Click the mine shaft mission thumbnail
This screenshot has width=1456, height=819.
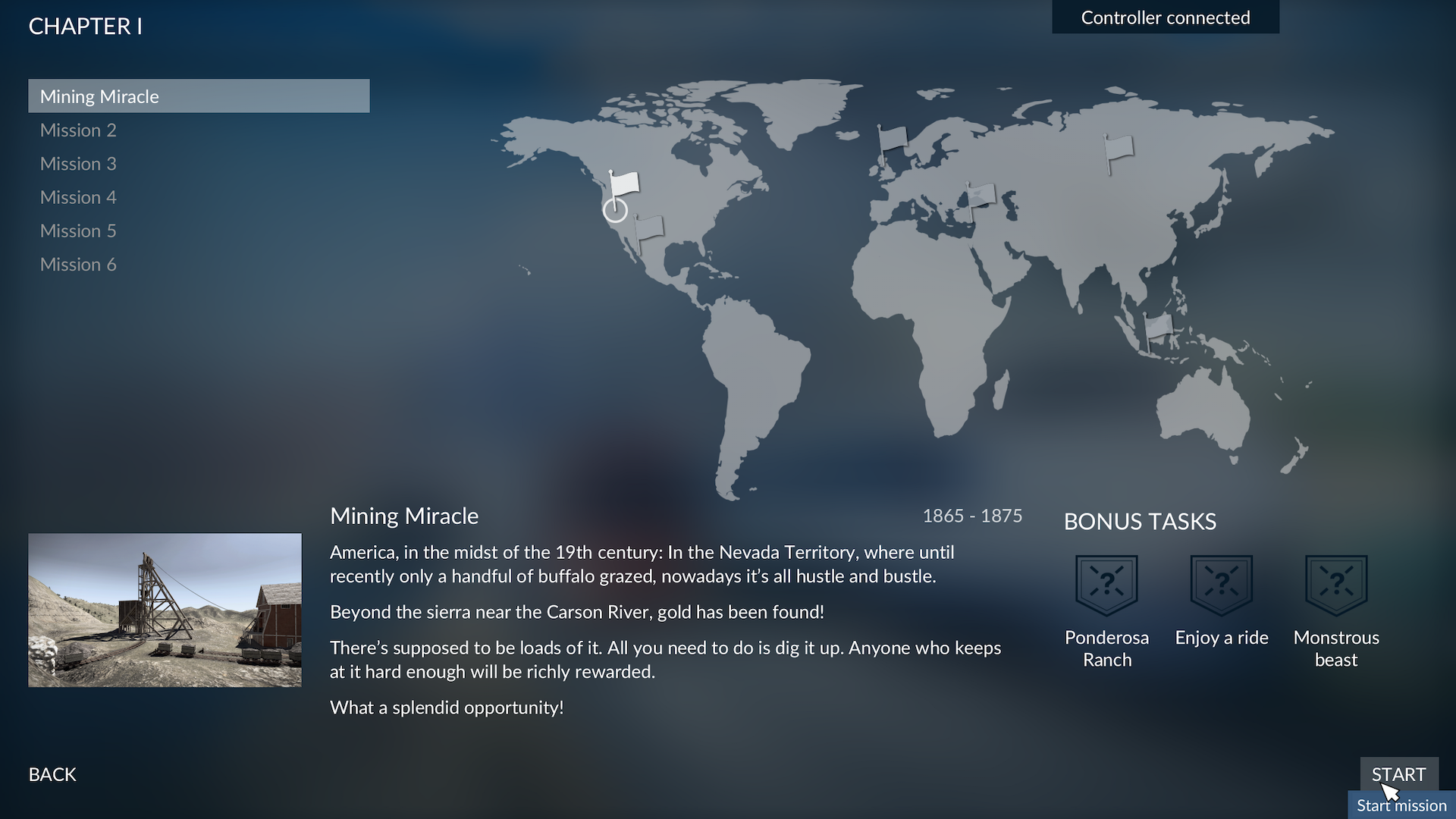coord(165,610)
